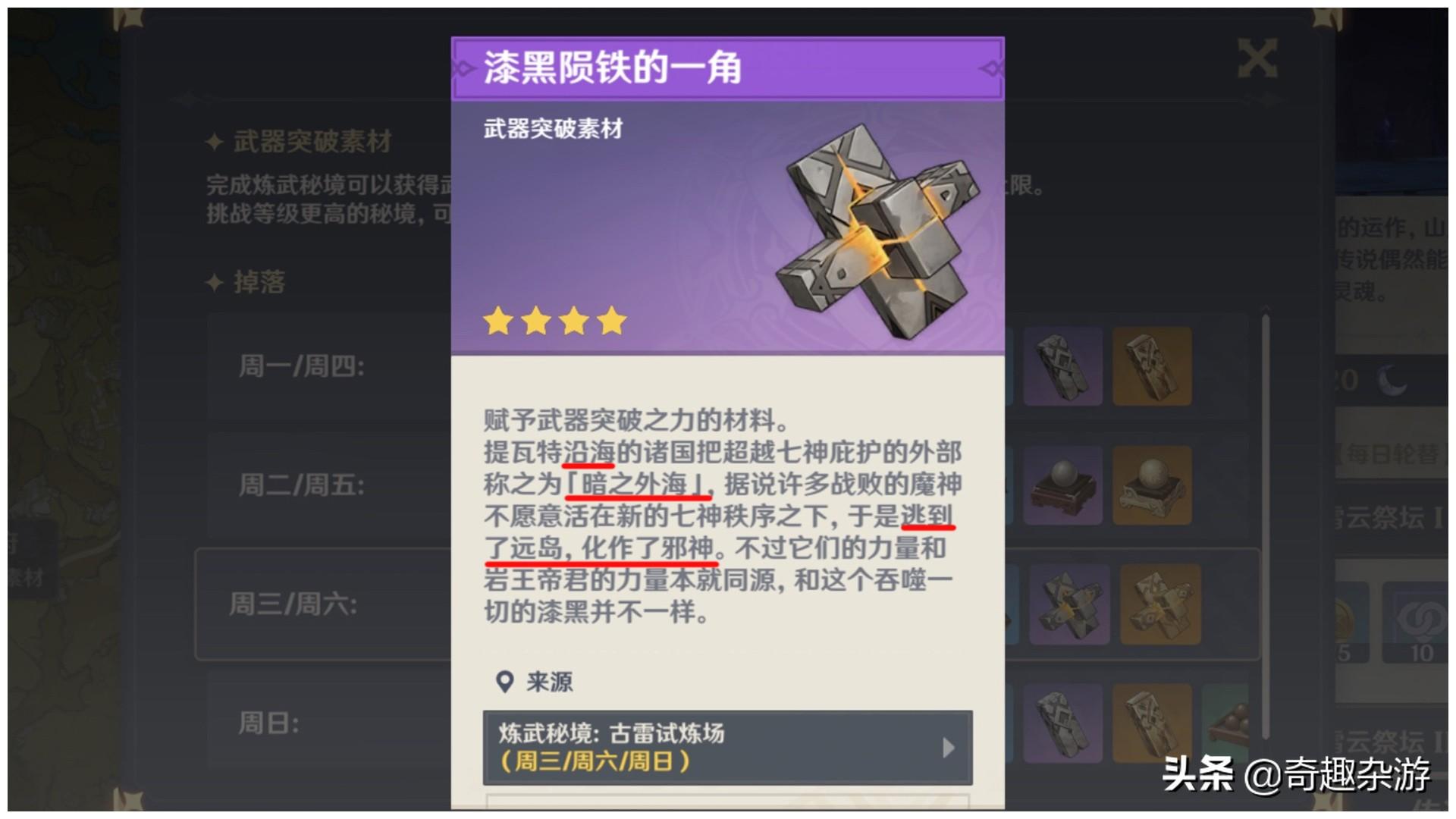Click the location pin icon beside 来源
Screen dimensions: 1456x819
coord(503,682)
